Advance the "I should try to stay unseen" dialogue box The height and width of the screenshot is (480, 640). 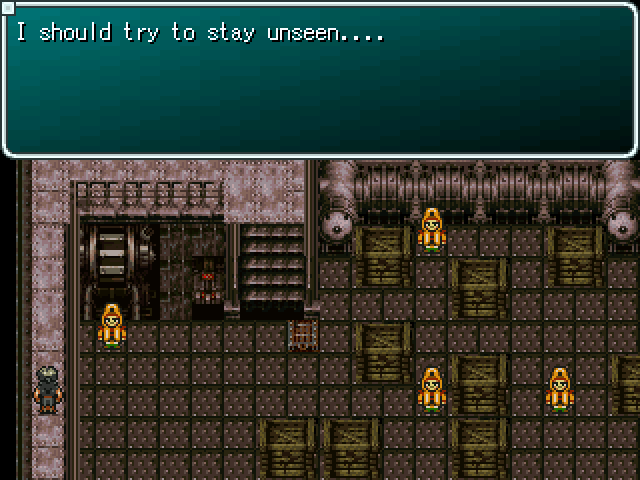320,80
